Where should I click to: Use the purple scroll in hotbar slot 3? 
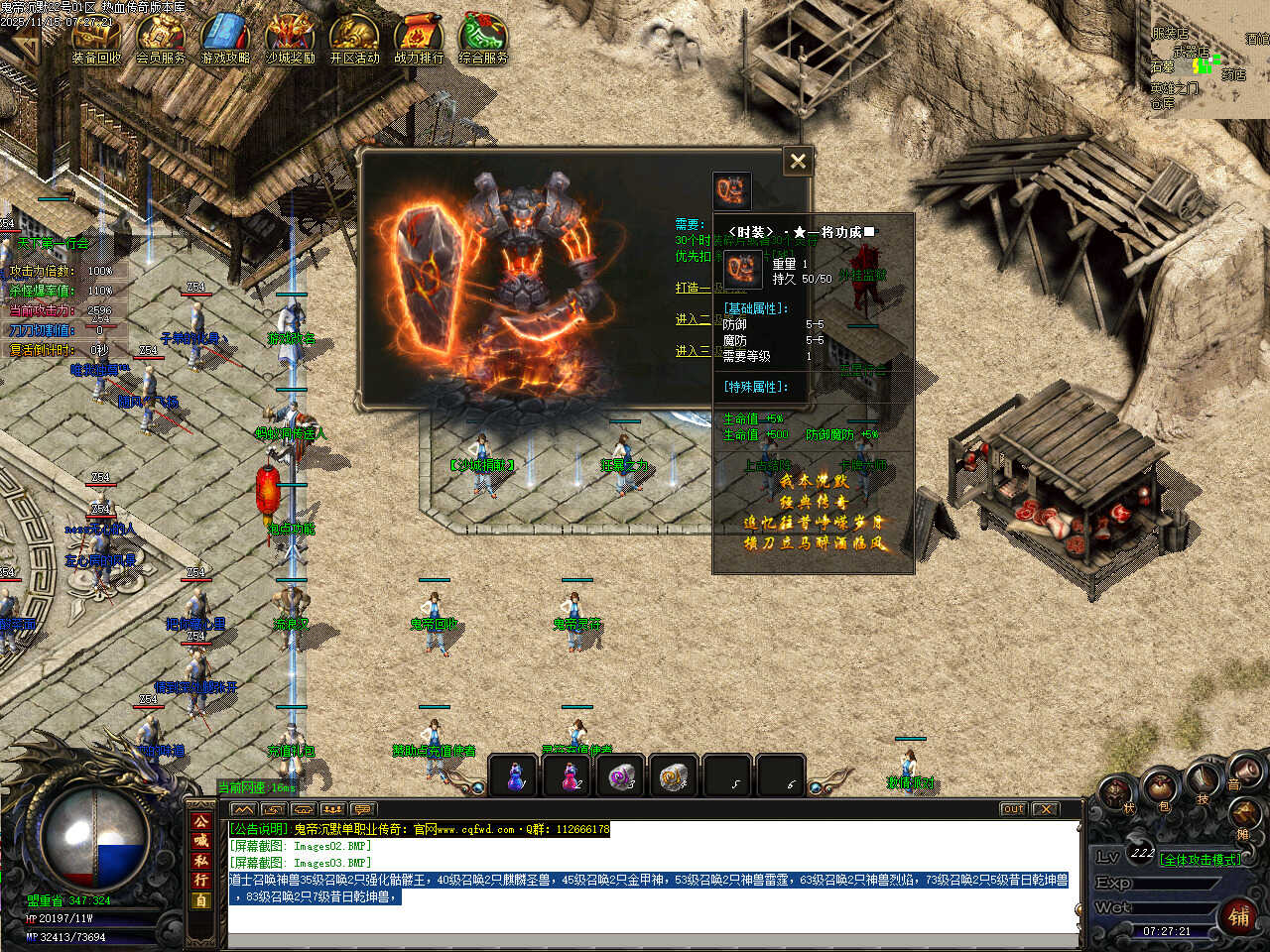click(x=622, y=776)
